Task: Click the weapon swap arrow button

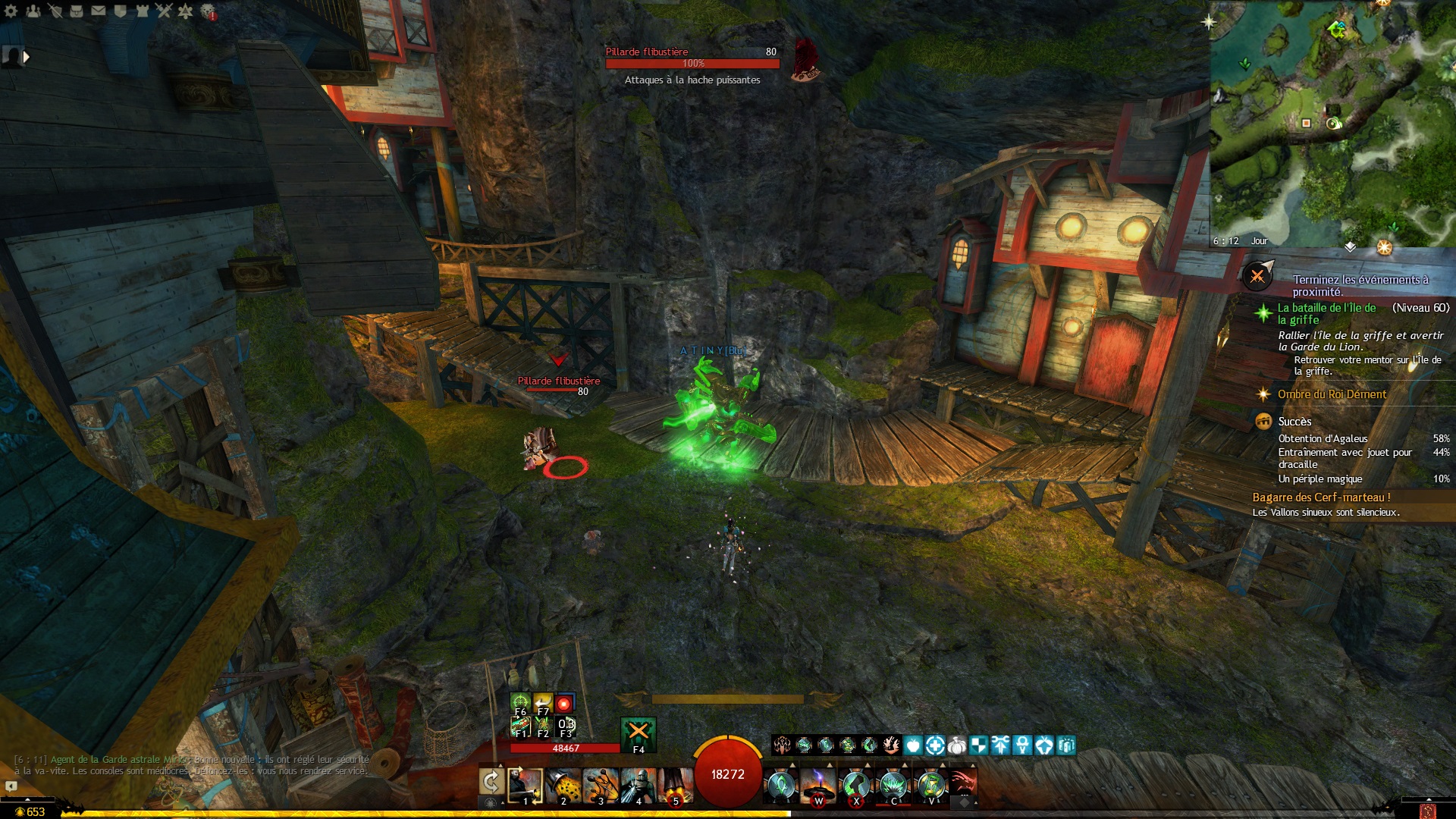Action: point(491,782)
